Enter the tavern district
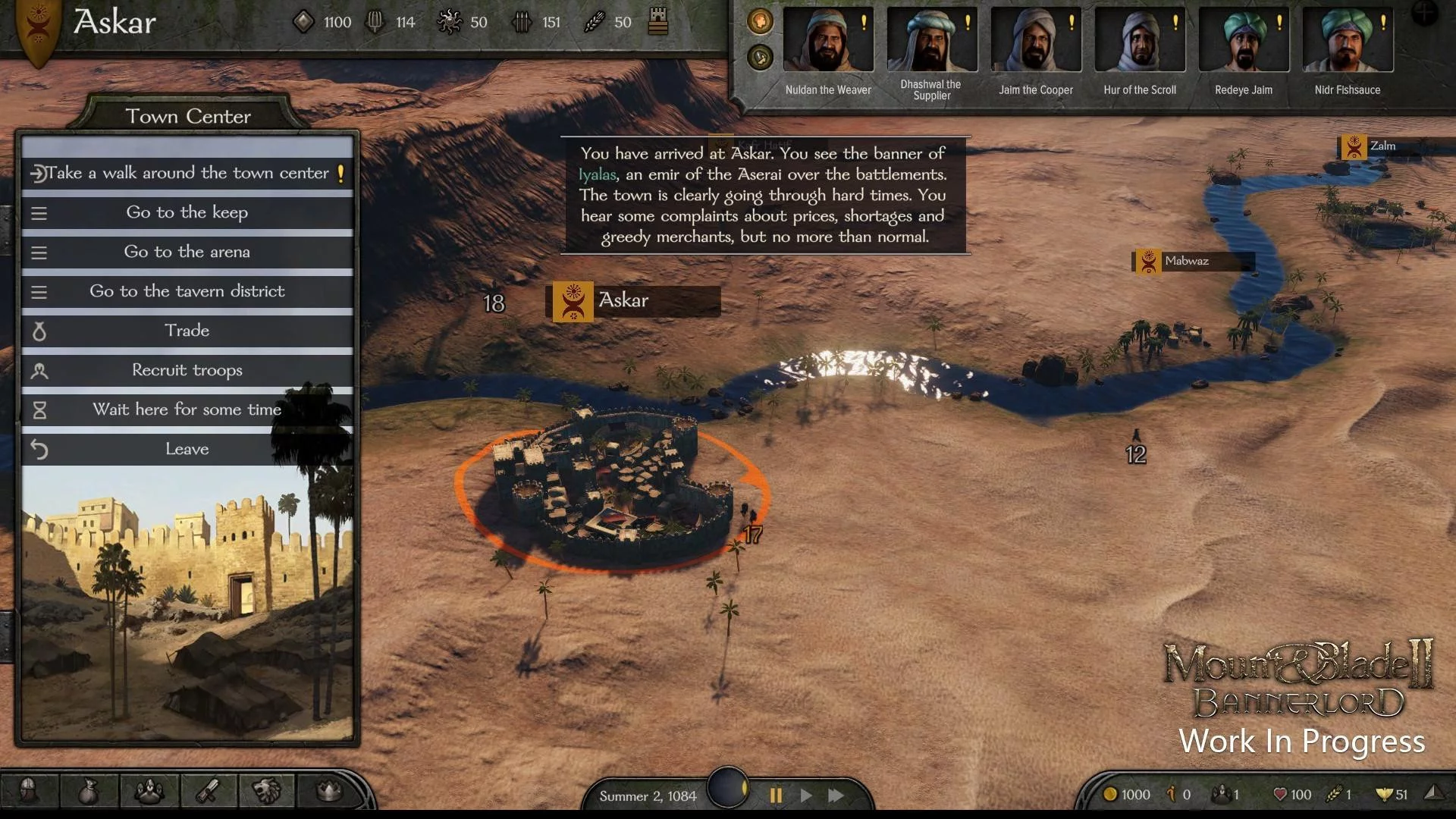1456x819 pixels. click(187, 291)
